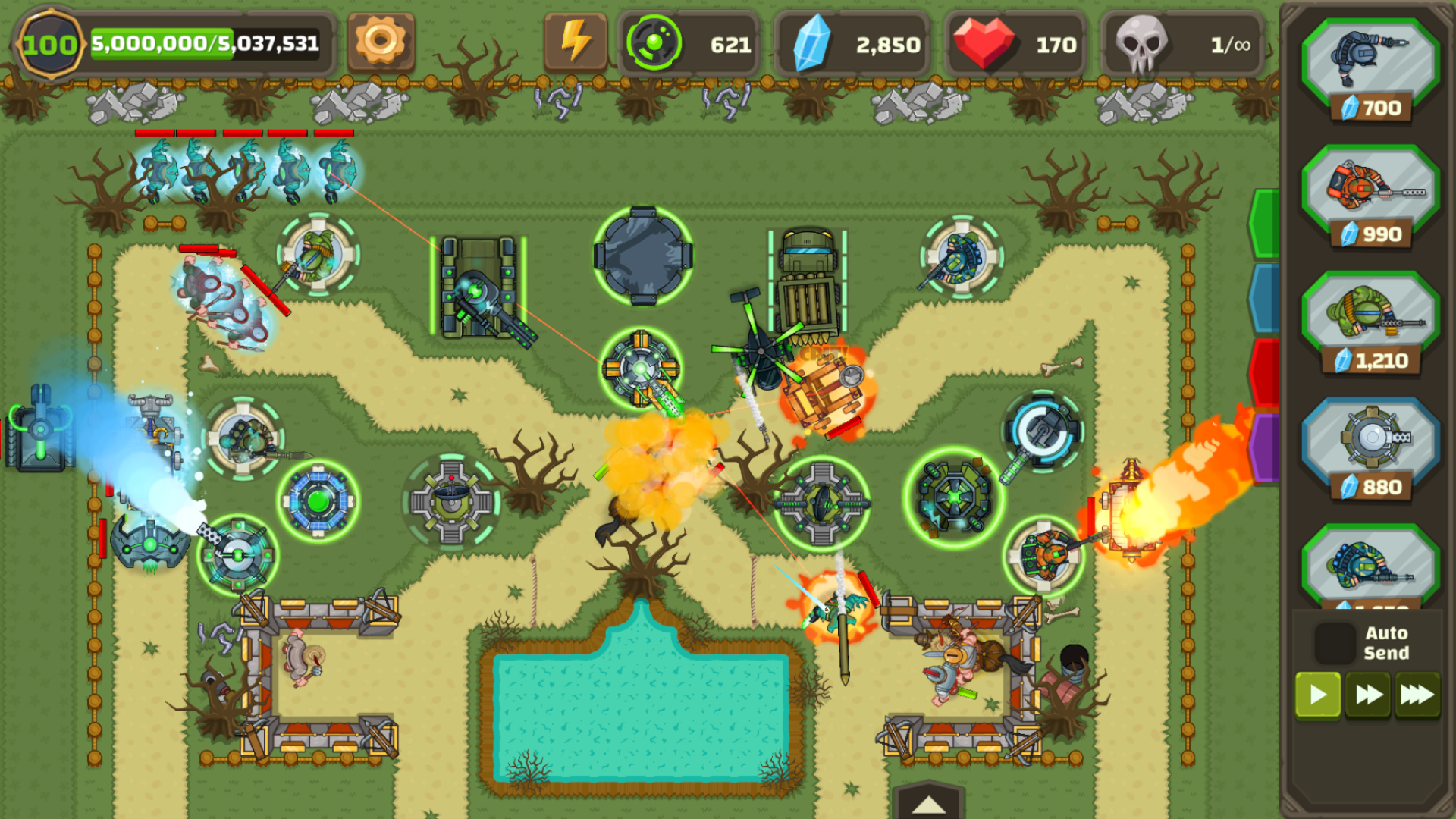This screenshot has height=819, width=1456.
Task: Expand the bottom panel with up arrow
Action: pos(928,804)
